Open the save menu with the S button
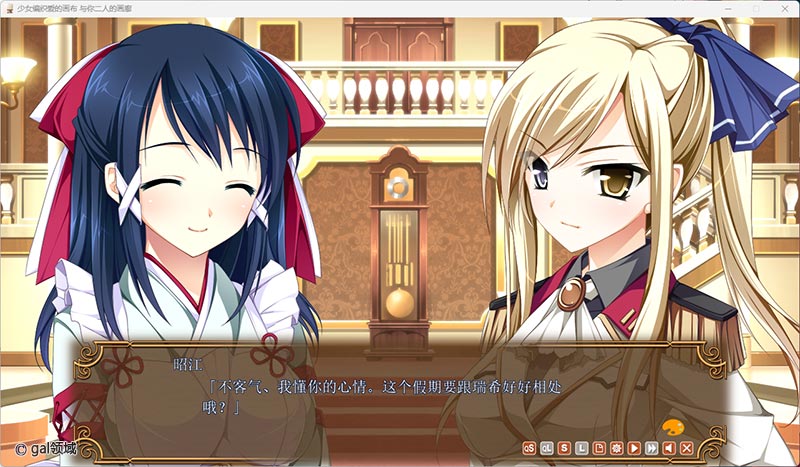The height and width of the screenshot is (467, 800). (565, 447)
